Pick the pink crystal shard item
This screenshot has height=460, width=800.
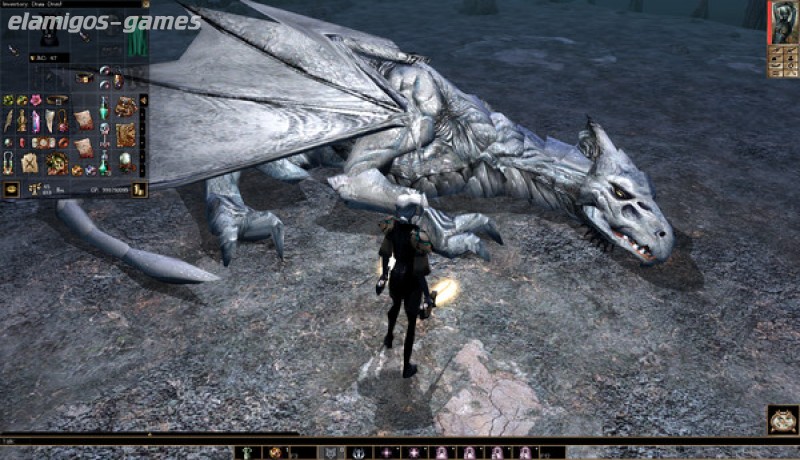pyautogui.click(x=36, y=121)
